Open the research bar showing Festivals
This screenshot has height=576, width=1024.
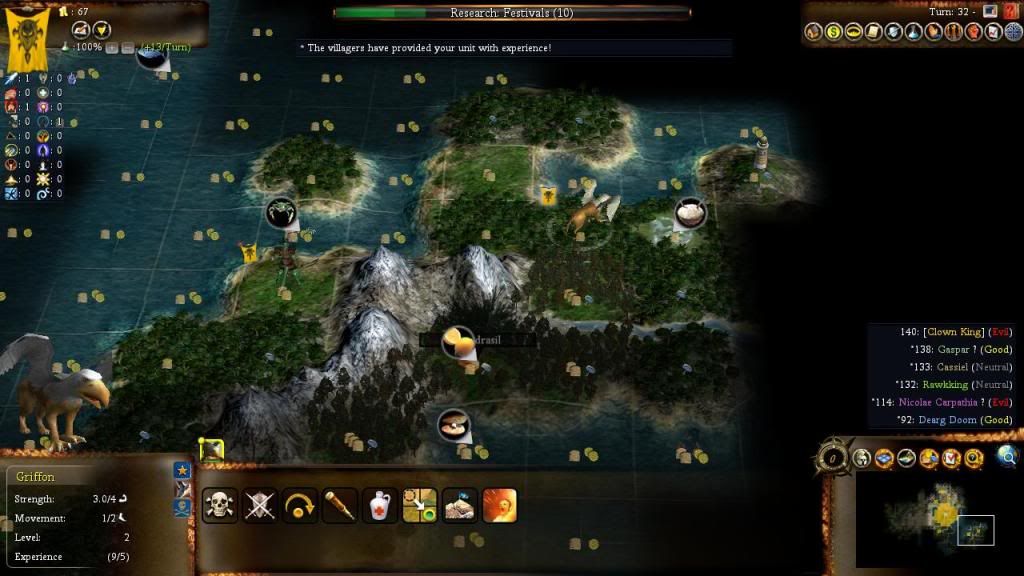click(511, 13)
